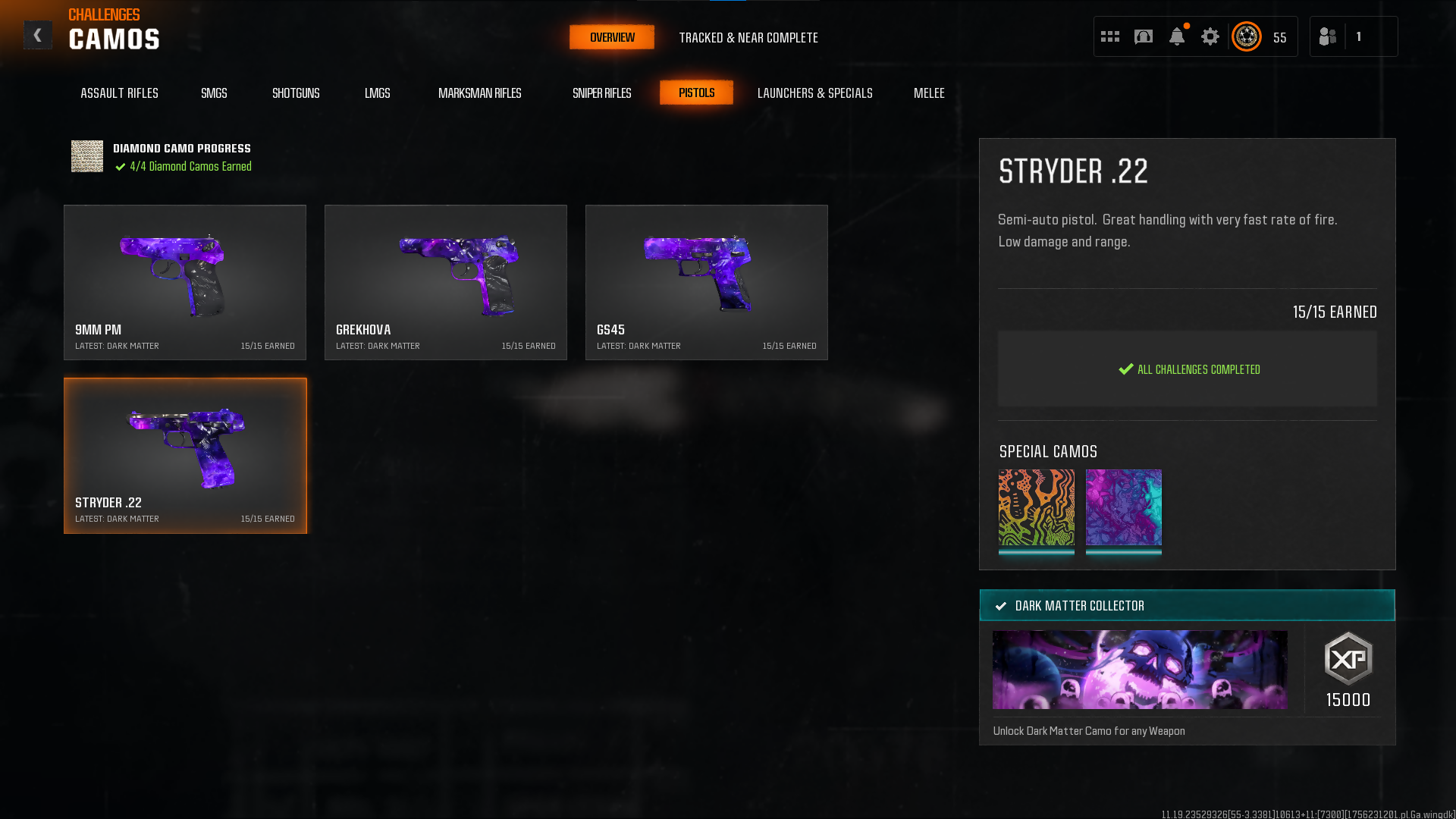Open the notifications bell
This screenshot has height=819, width=1456.
[x=1176, y=36]
